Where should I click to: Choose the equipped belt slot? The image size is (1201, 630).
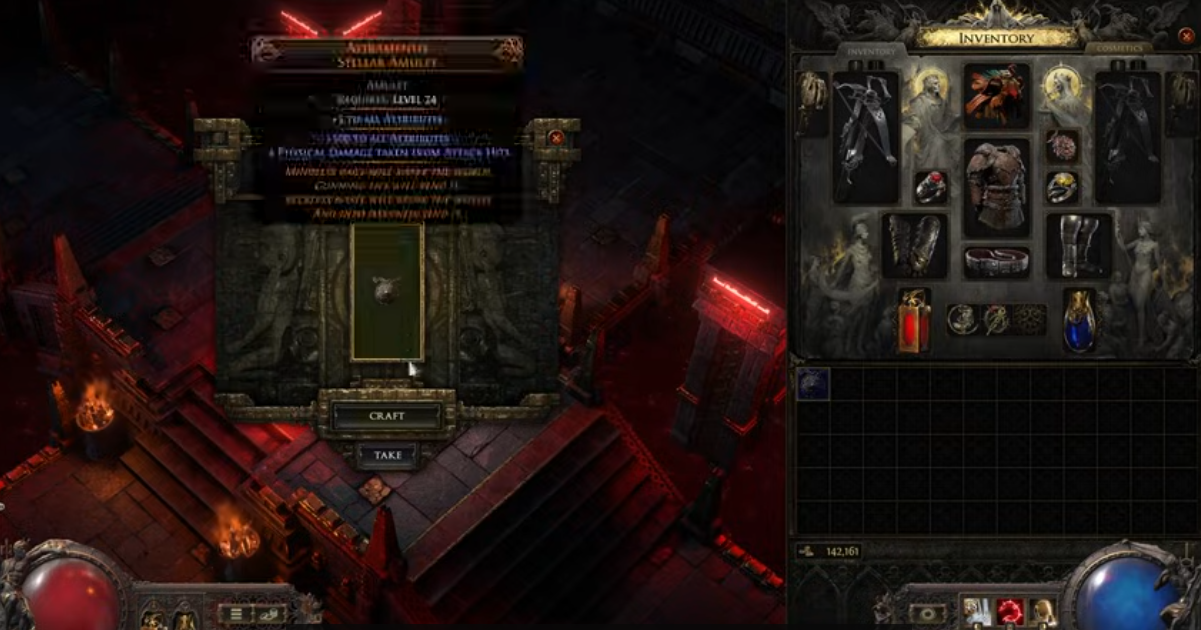[x=996, y=262]
